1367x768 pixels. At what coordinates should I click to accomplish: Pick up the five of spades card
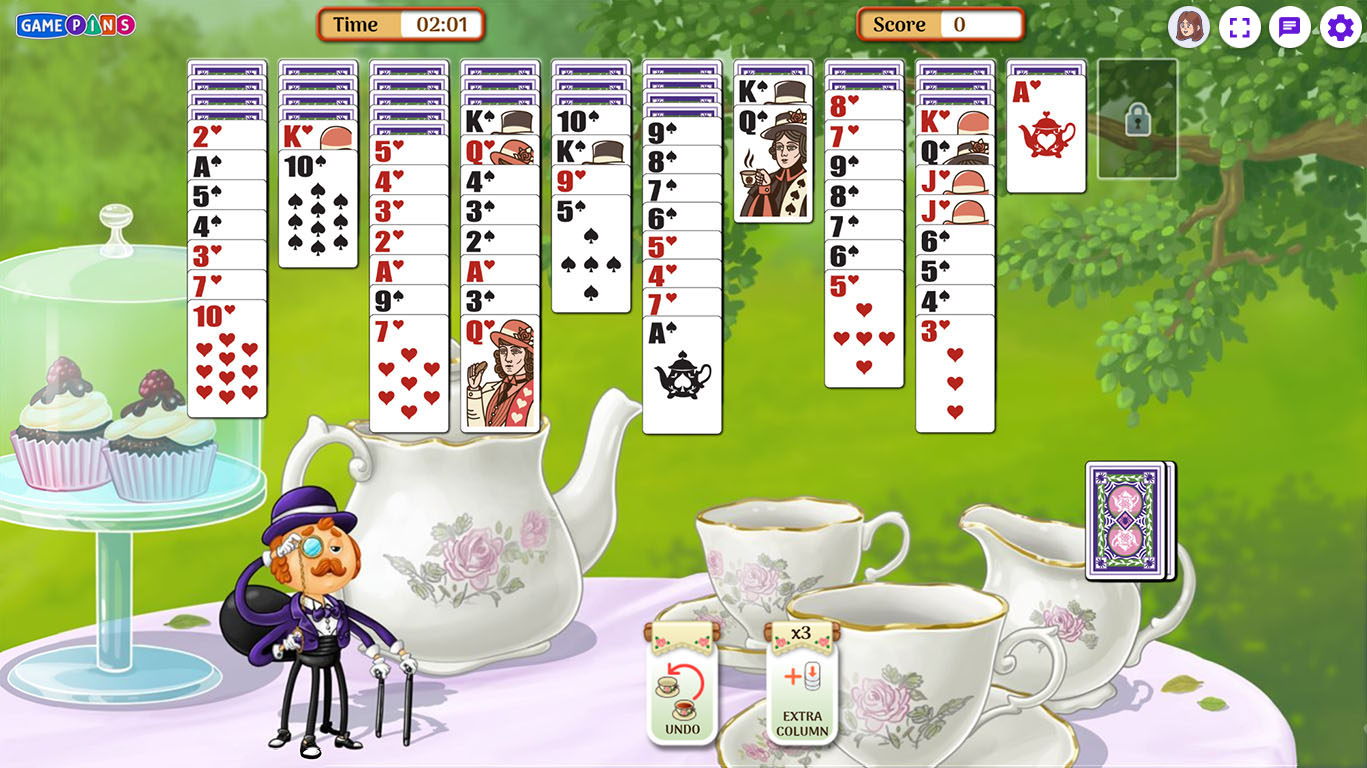coord(591,255)
